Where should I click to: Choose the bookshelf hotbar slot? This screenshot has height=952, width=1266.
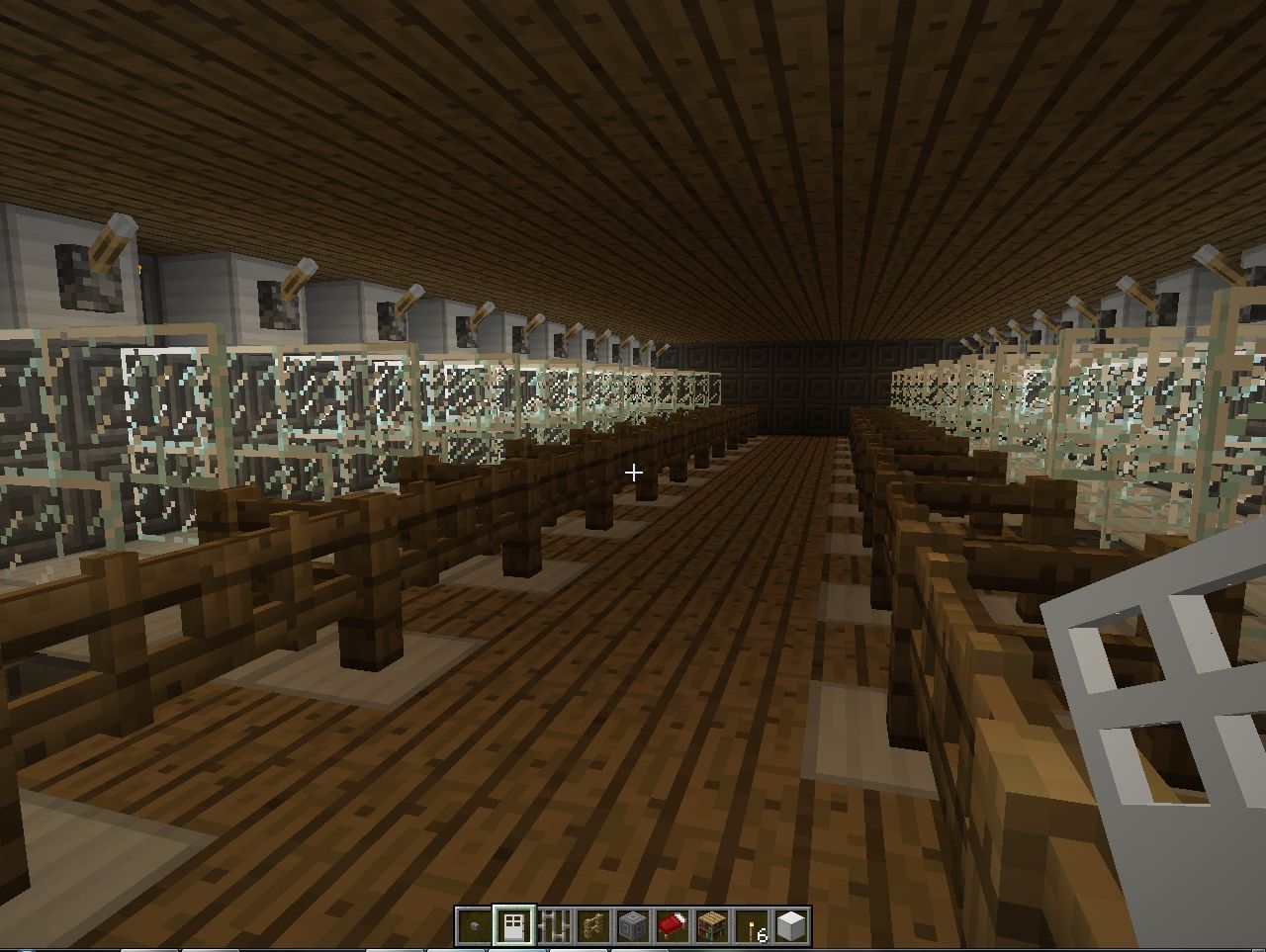(x=712, y=926)
